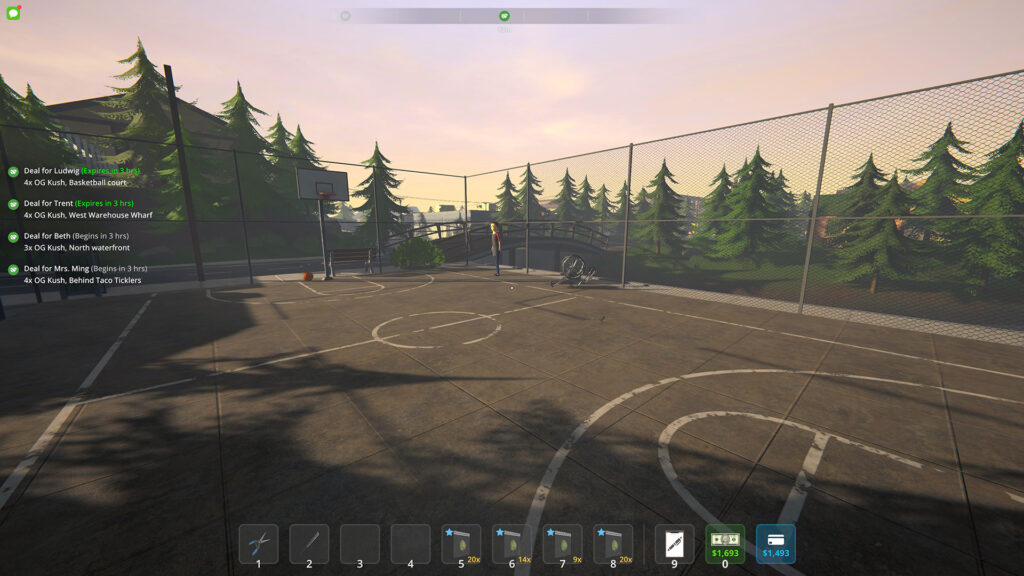This screenshot has width=1024, height=576.
Task: Select the Deal for Ludwig objective
Action: [80, 177]
